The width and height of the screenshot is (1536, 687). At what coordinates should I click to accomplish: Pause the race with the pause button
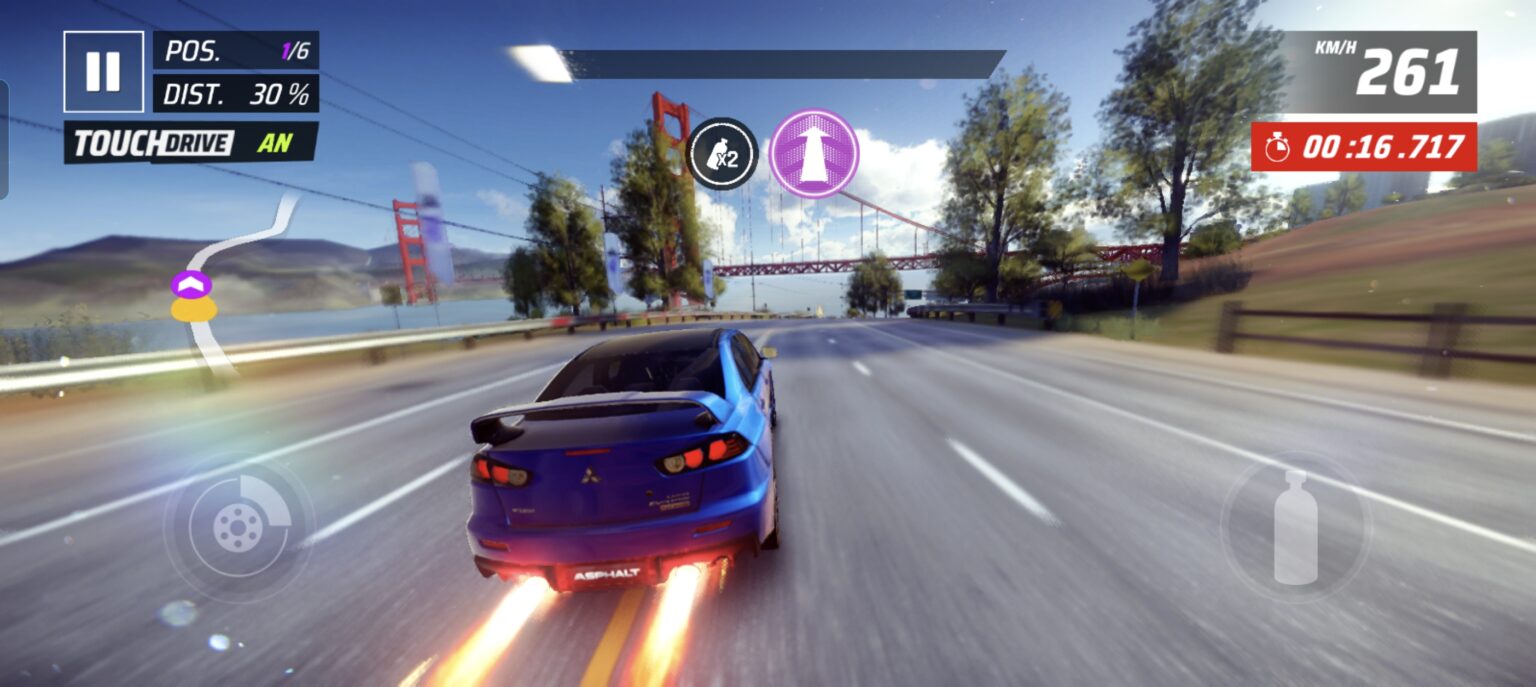click(103, 72)
